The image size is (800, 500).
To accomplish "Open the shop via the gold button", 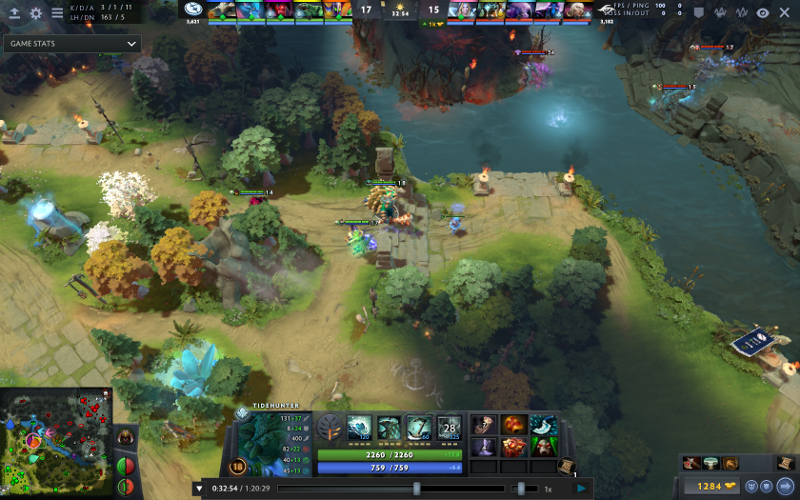I will tap(710, 487).
